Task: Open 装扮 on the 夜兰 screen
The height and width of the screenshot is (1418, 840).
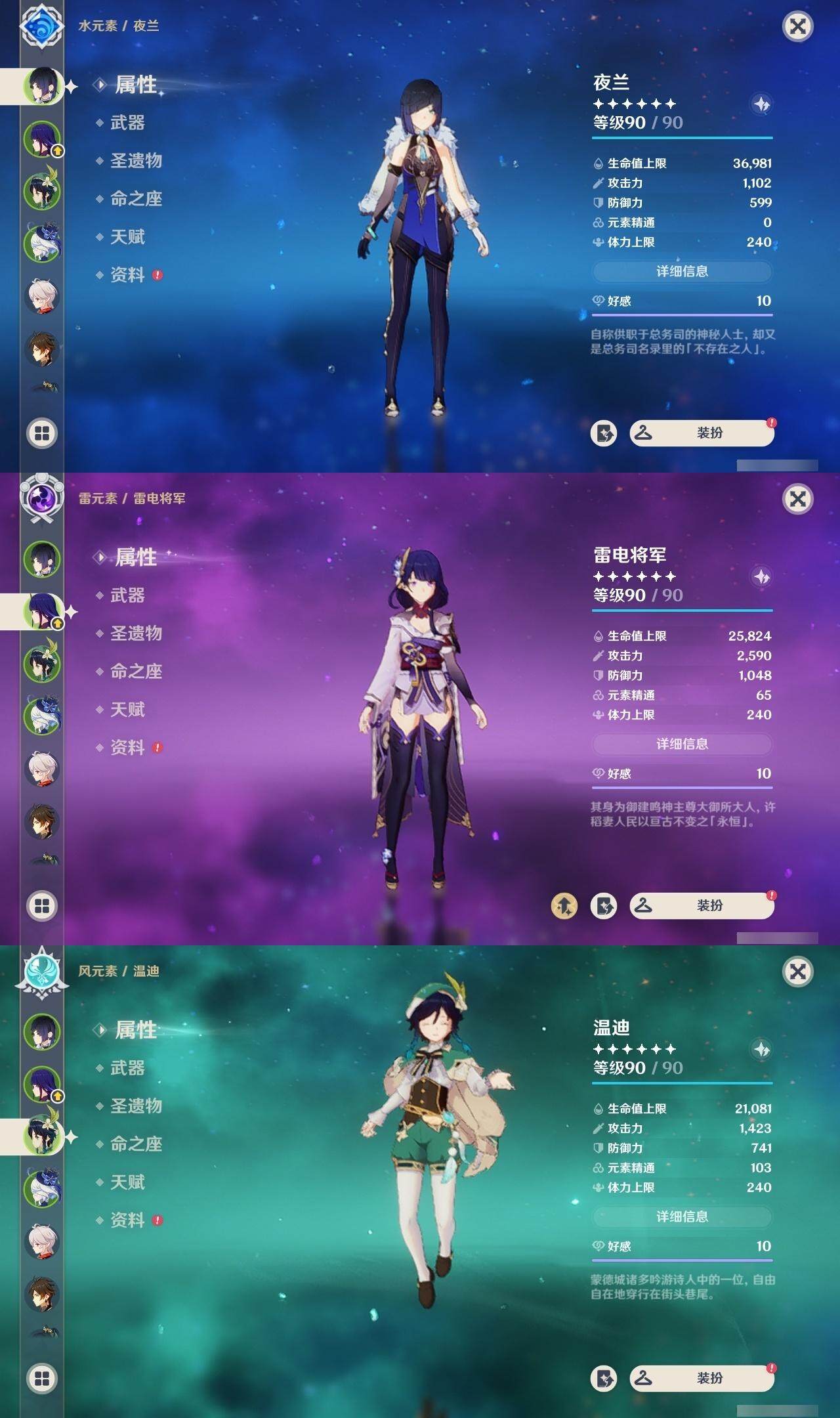Action: click(x=702, y=433)
